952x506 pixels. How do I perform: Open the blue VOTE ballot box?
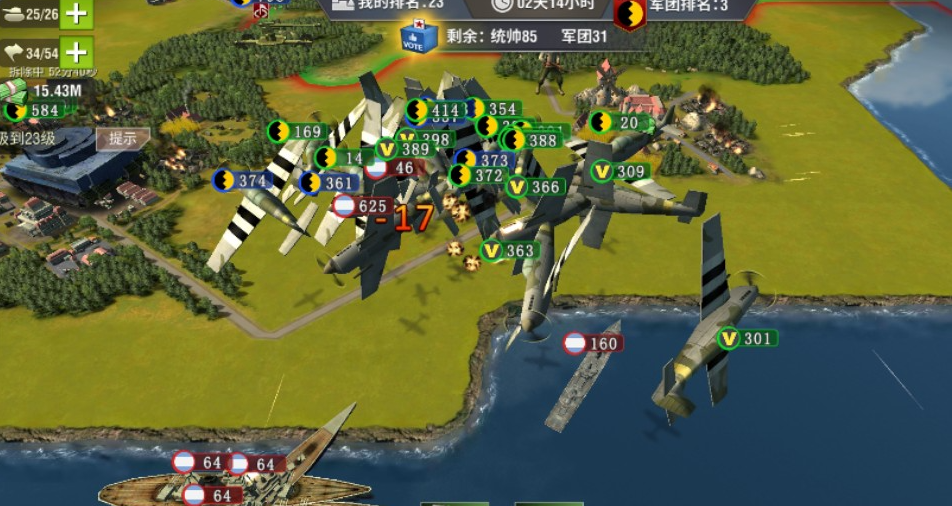click(418, 37)
